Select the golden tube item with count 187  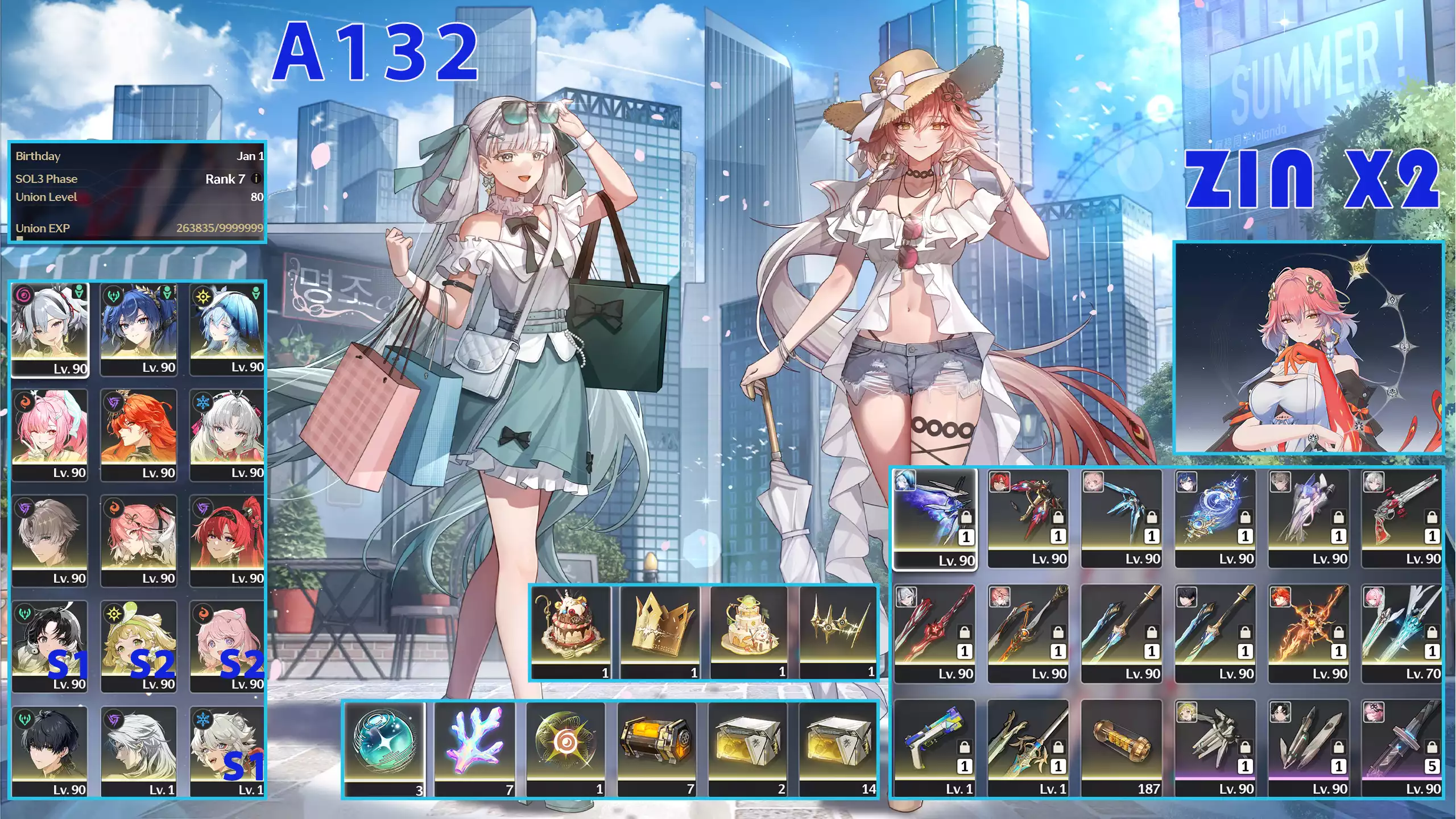tap(1121, 748)
